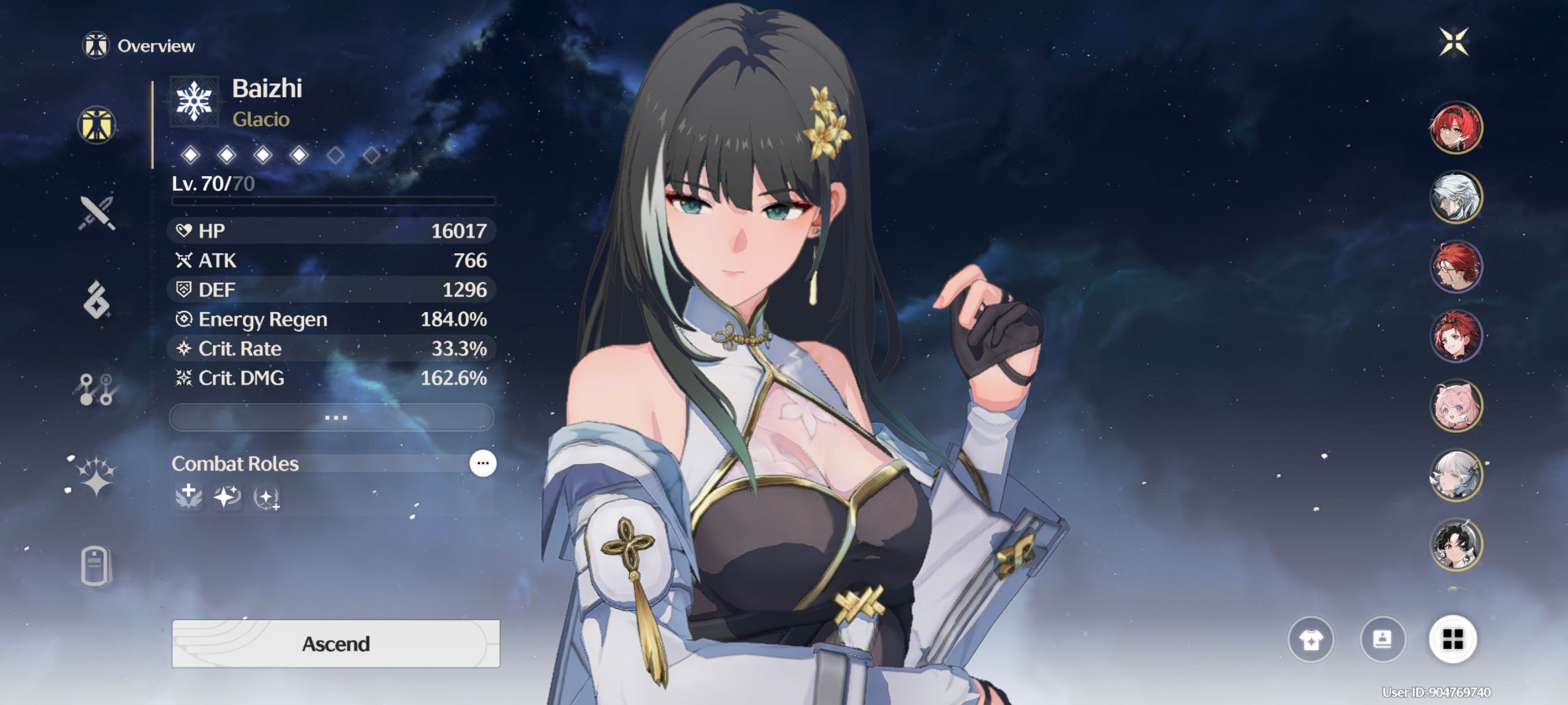Screen dimensions: 1568x705
Task: Expand the full stats list ellipsis bar
Action: tap(332, 417)
